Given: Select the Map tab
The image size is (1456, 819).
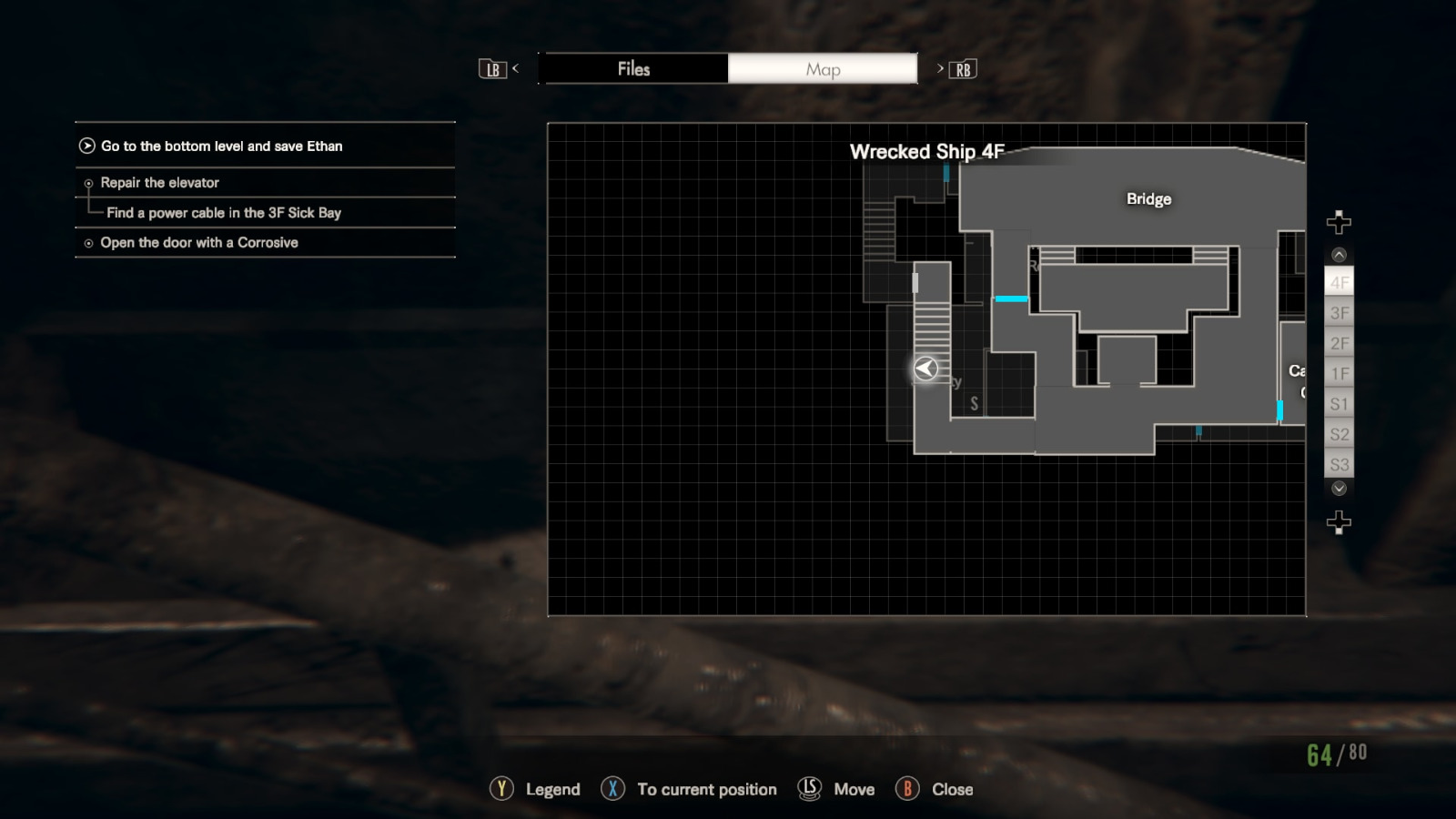Looking at the screenshot, I should point(823,68).
